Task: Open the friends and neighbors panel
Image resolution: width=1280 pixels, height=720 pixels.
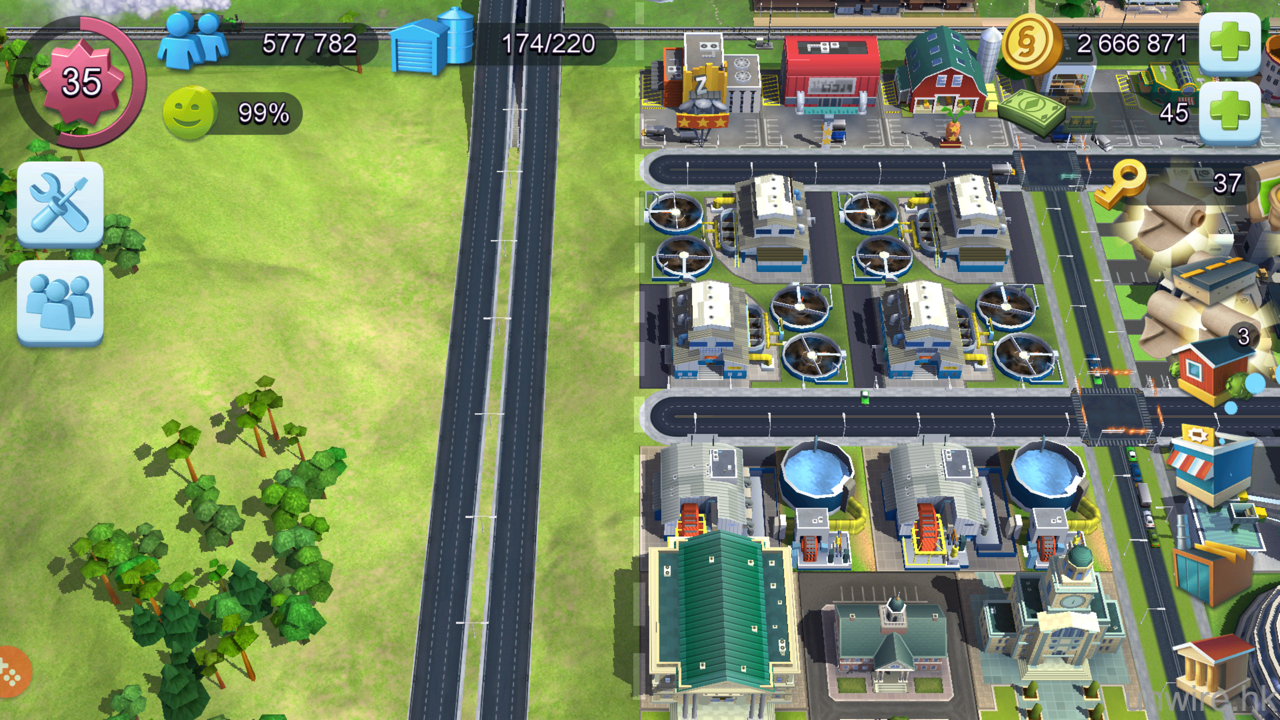Action: (x=60, y=301)
